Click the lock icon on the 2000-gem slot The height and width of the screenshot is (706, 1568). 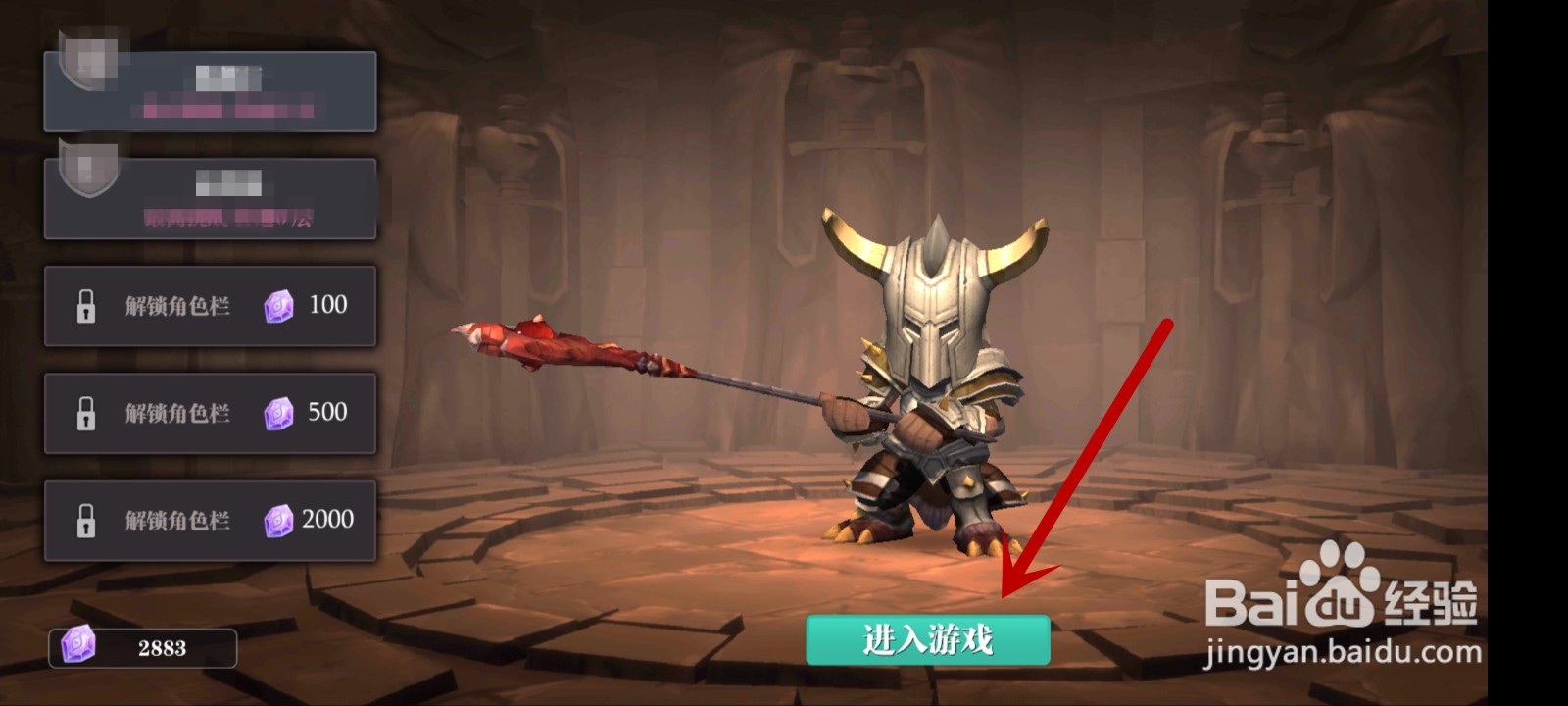pyautogui.click(x=87, y=520)
